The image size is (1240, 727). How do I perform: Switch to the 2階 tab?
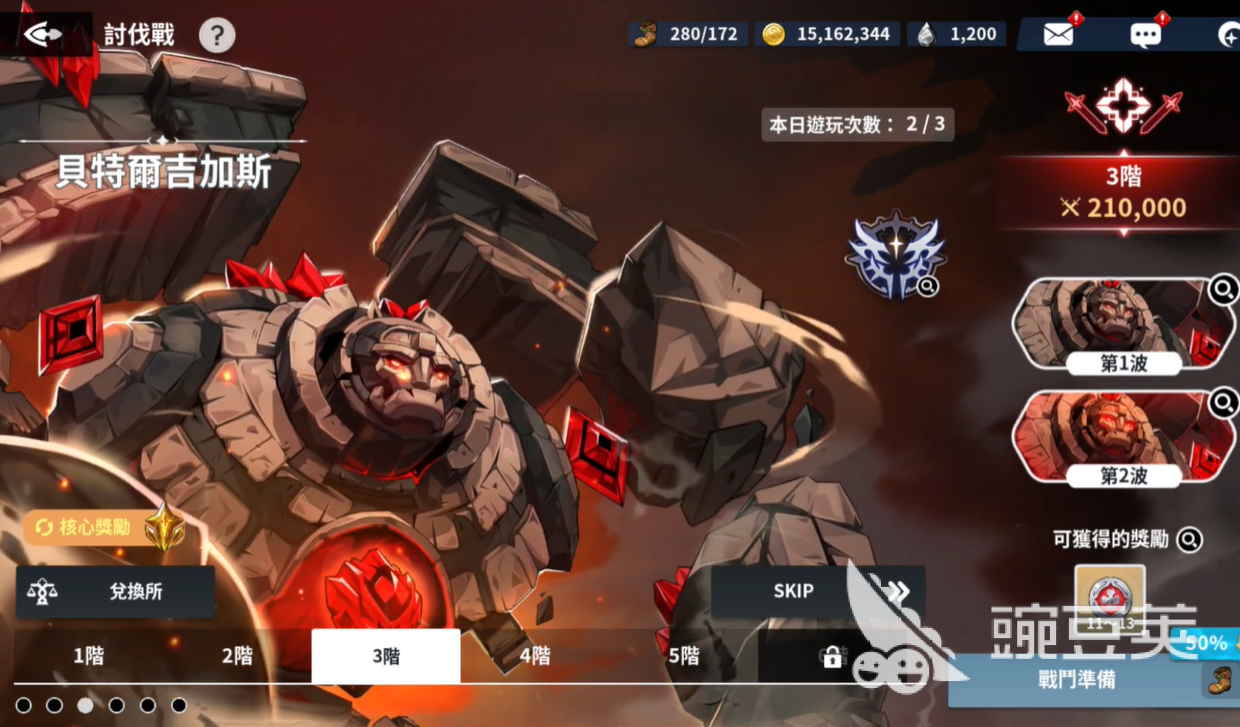pyautogui.click(x=237, y=656)
